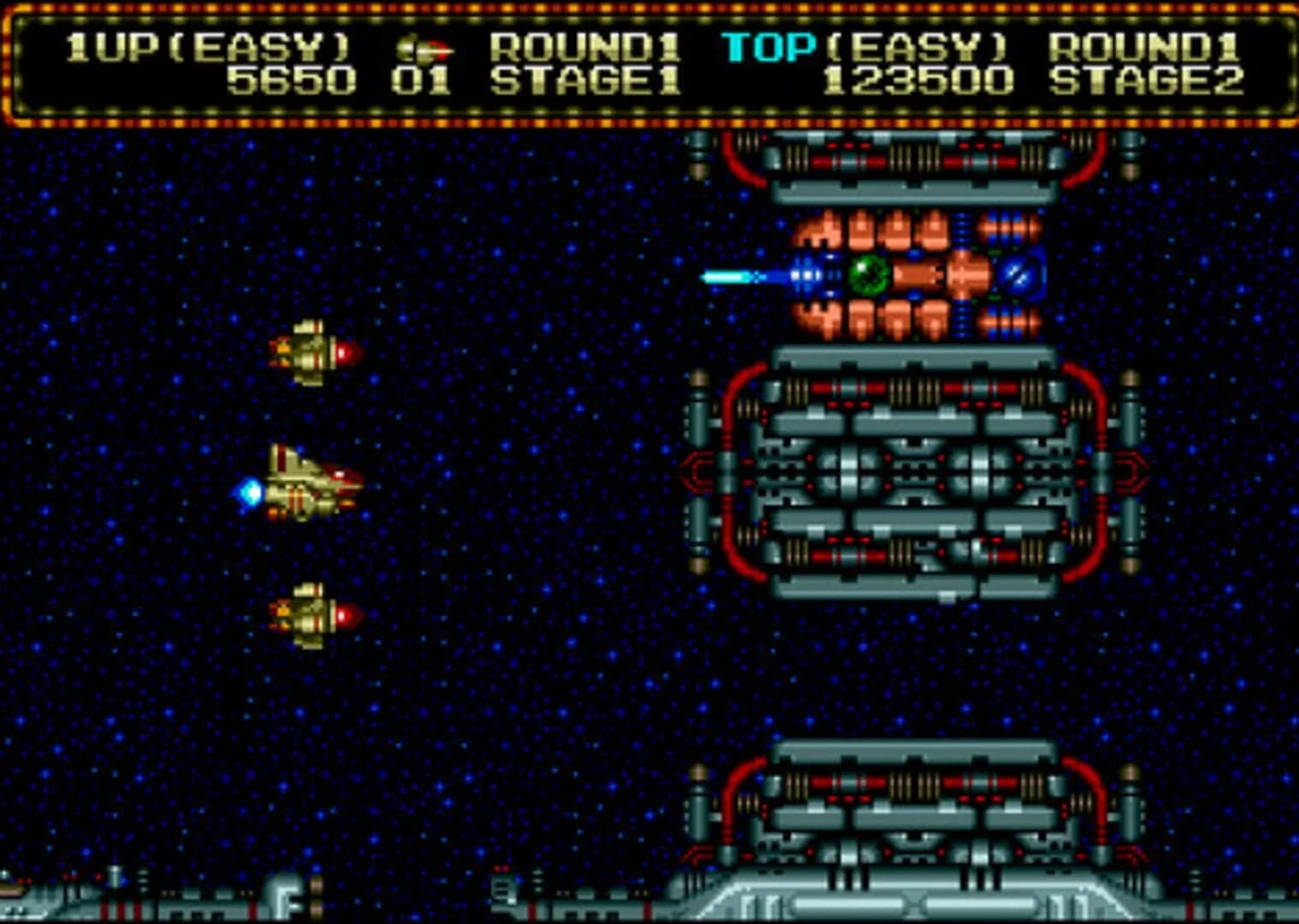Click the 1UP score reading 5650
Screen dimensions: 1299x924
[x=289, y=82]
